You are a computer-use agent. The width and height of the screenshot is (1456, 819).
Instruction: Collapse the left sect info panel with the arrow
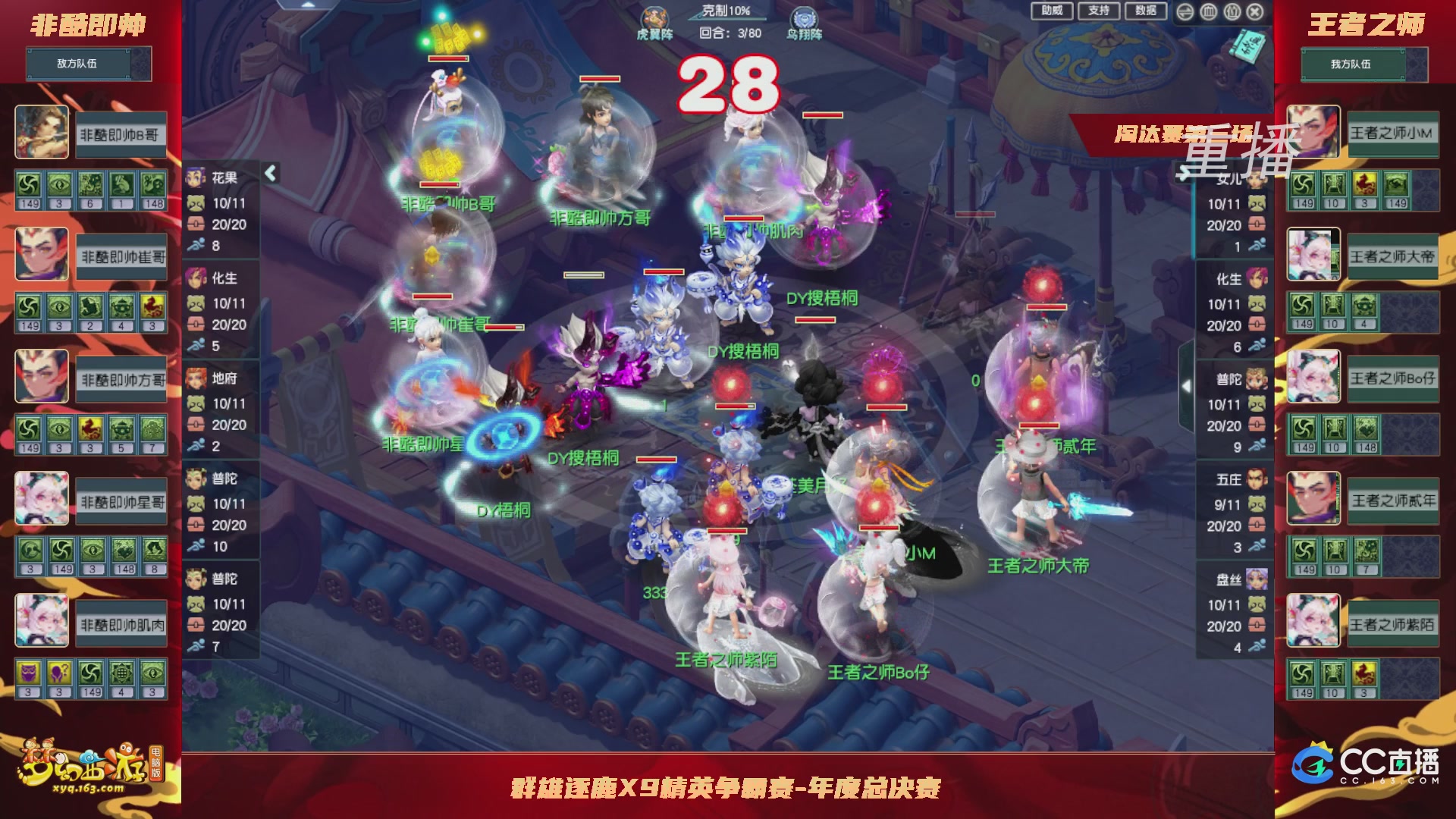point(269,172)
